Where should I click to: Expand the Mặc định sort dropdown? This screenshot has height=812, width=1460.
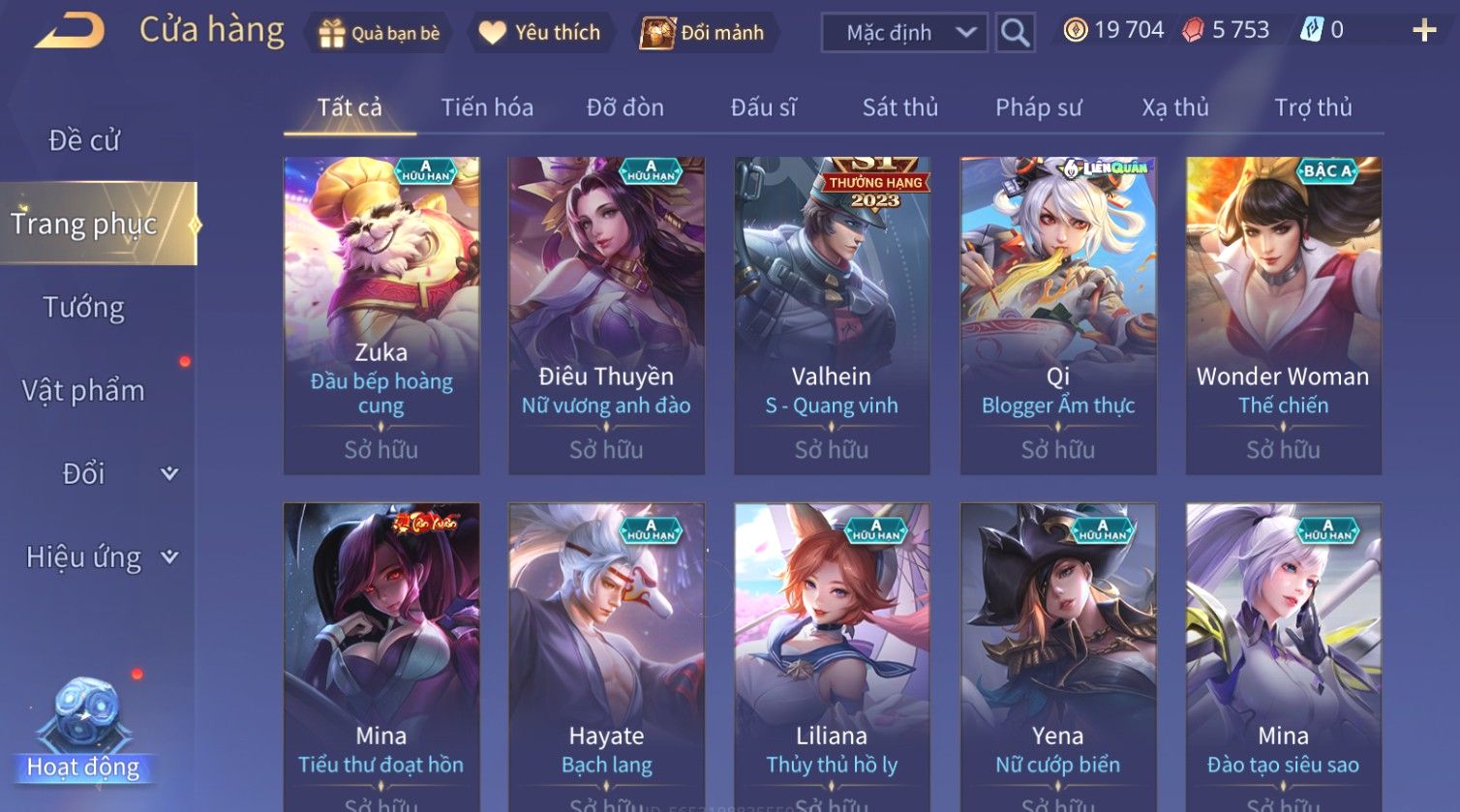click(904, 33)
